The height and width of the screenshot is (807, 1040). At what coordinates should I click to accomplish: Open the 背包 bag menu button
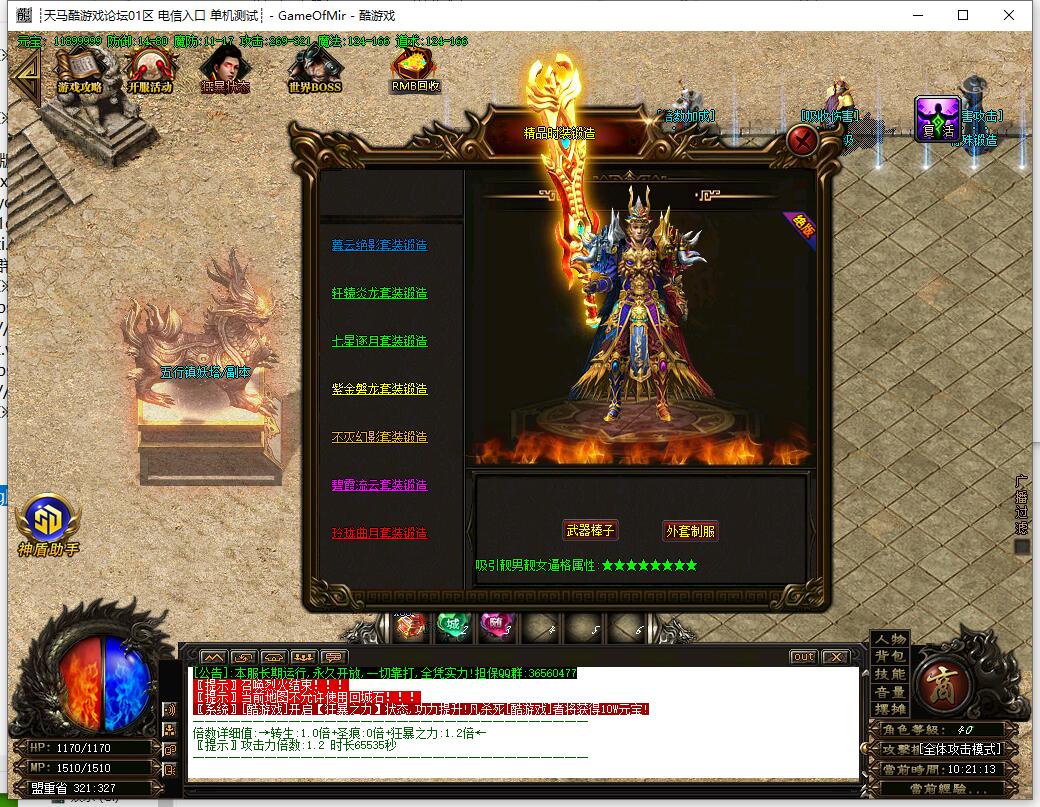point(889,656)
